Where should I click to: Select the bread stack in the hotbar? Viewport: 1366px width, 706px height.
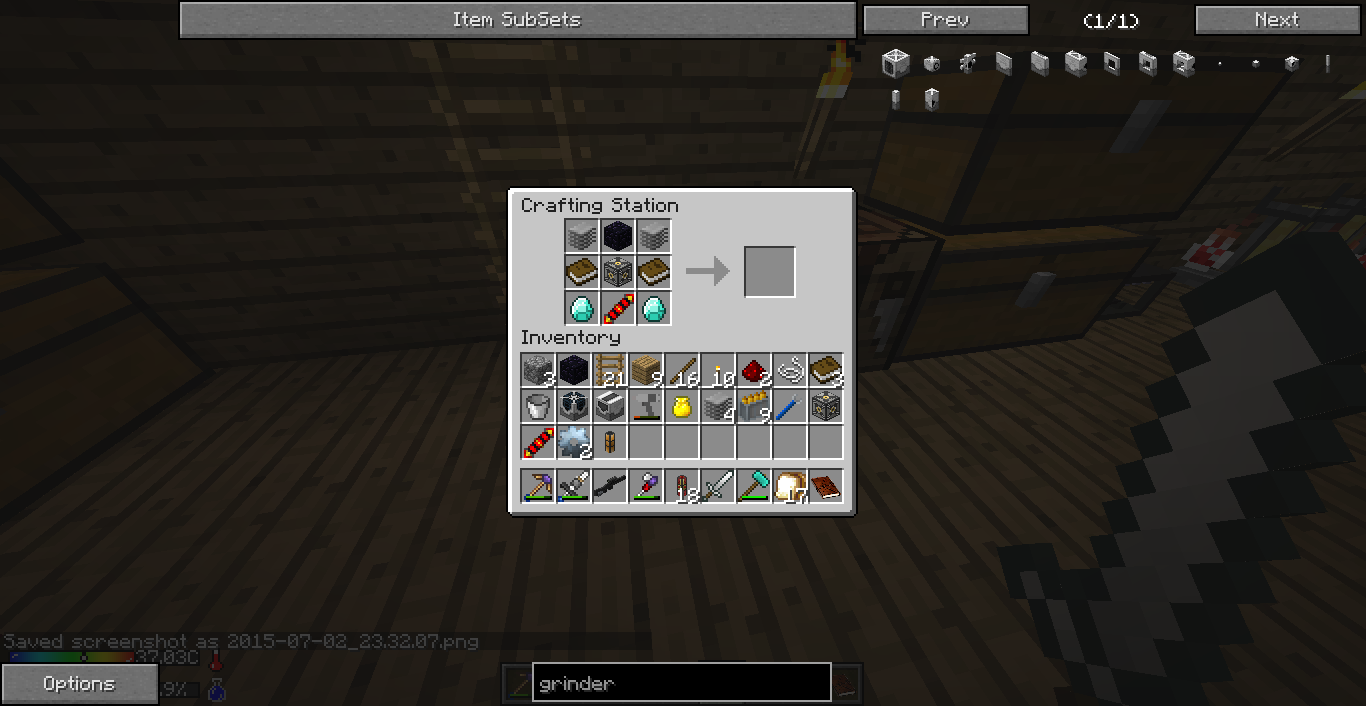(789, 487)
